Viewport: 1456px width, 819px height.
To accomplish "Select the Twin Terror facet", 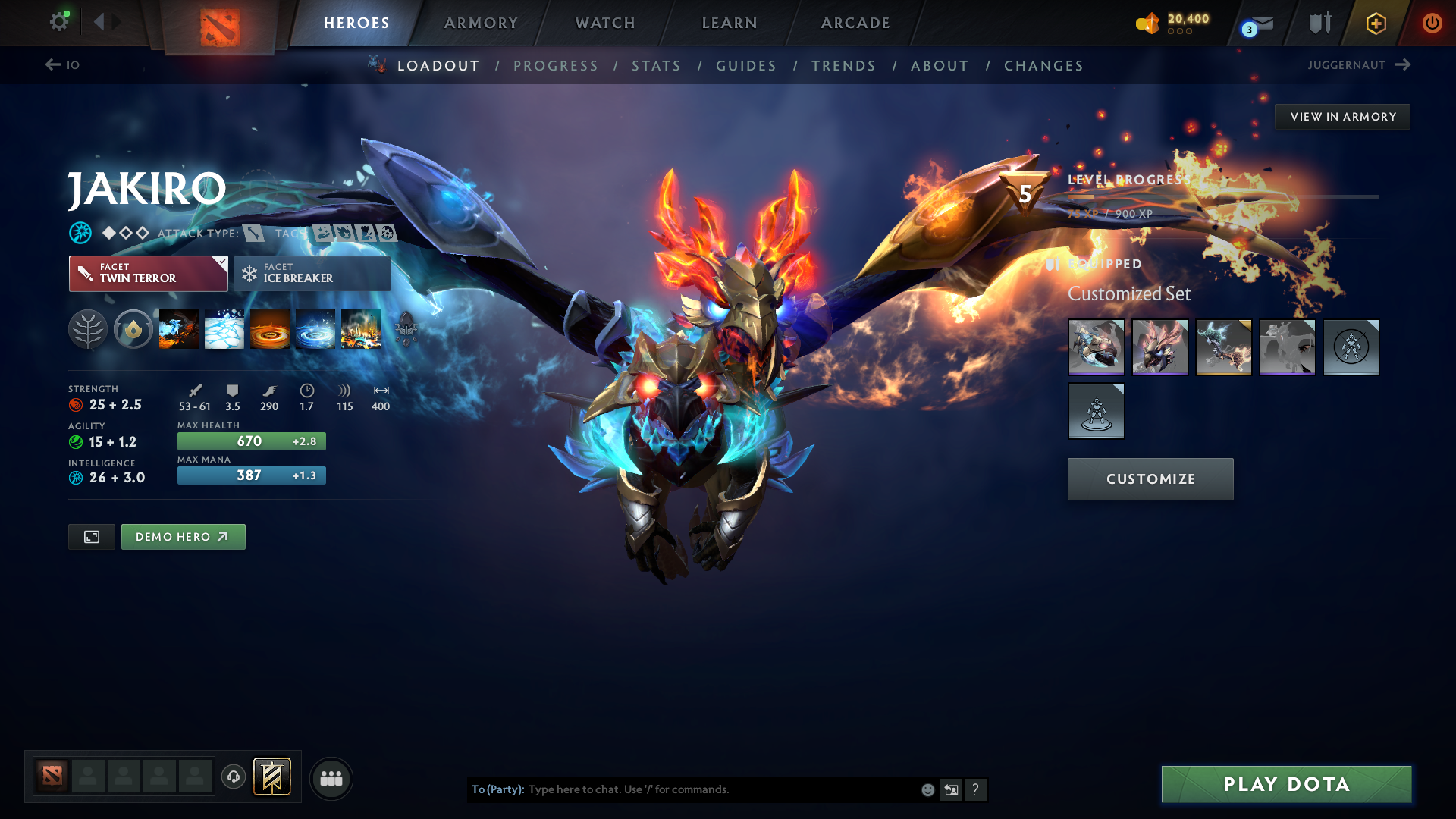I will point(148,274).
